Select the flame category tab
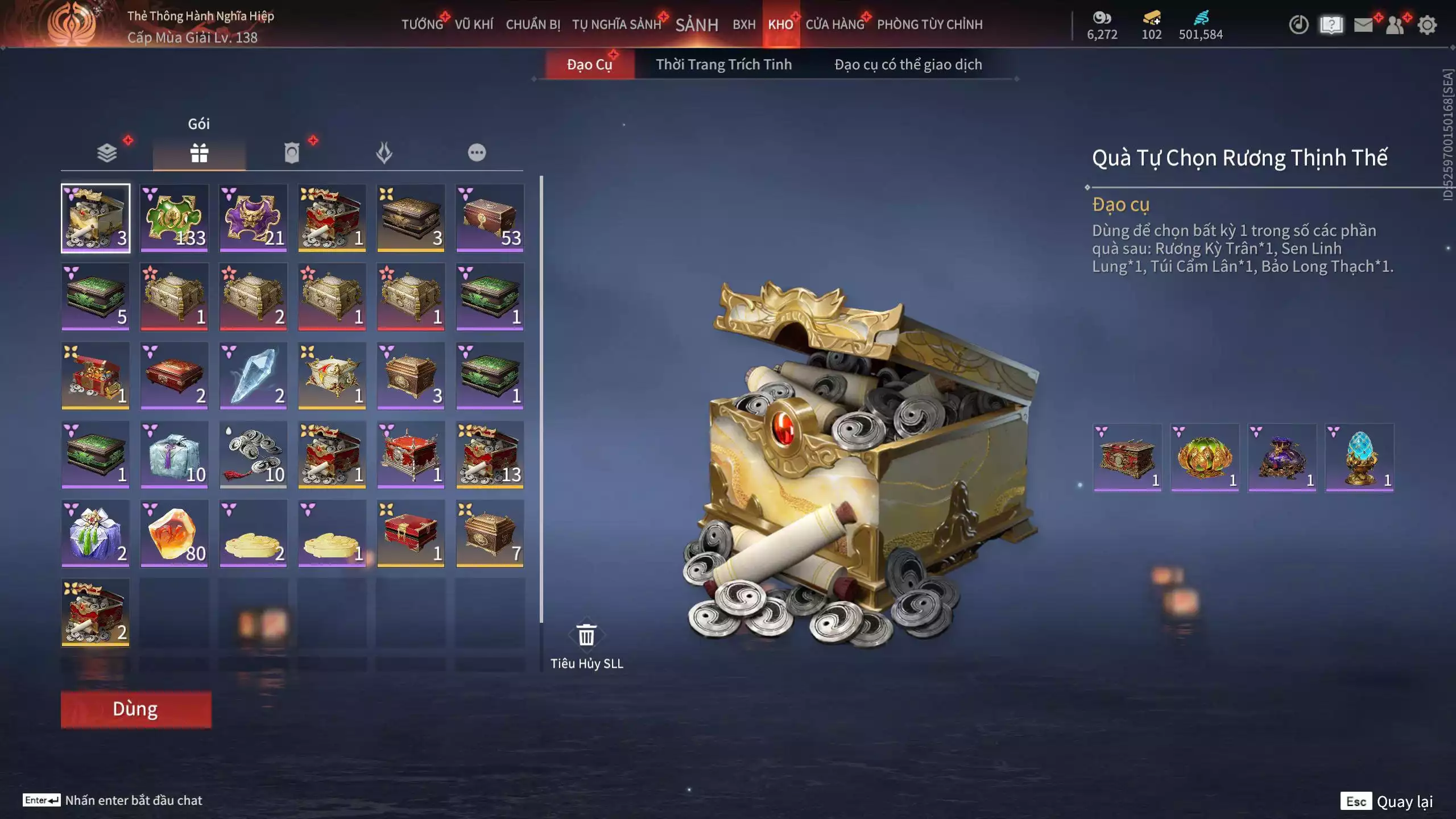1456x819 pixels. [x=384, y=152]
